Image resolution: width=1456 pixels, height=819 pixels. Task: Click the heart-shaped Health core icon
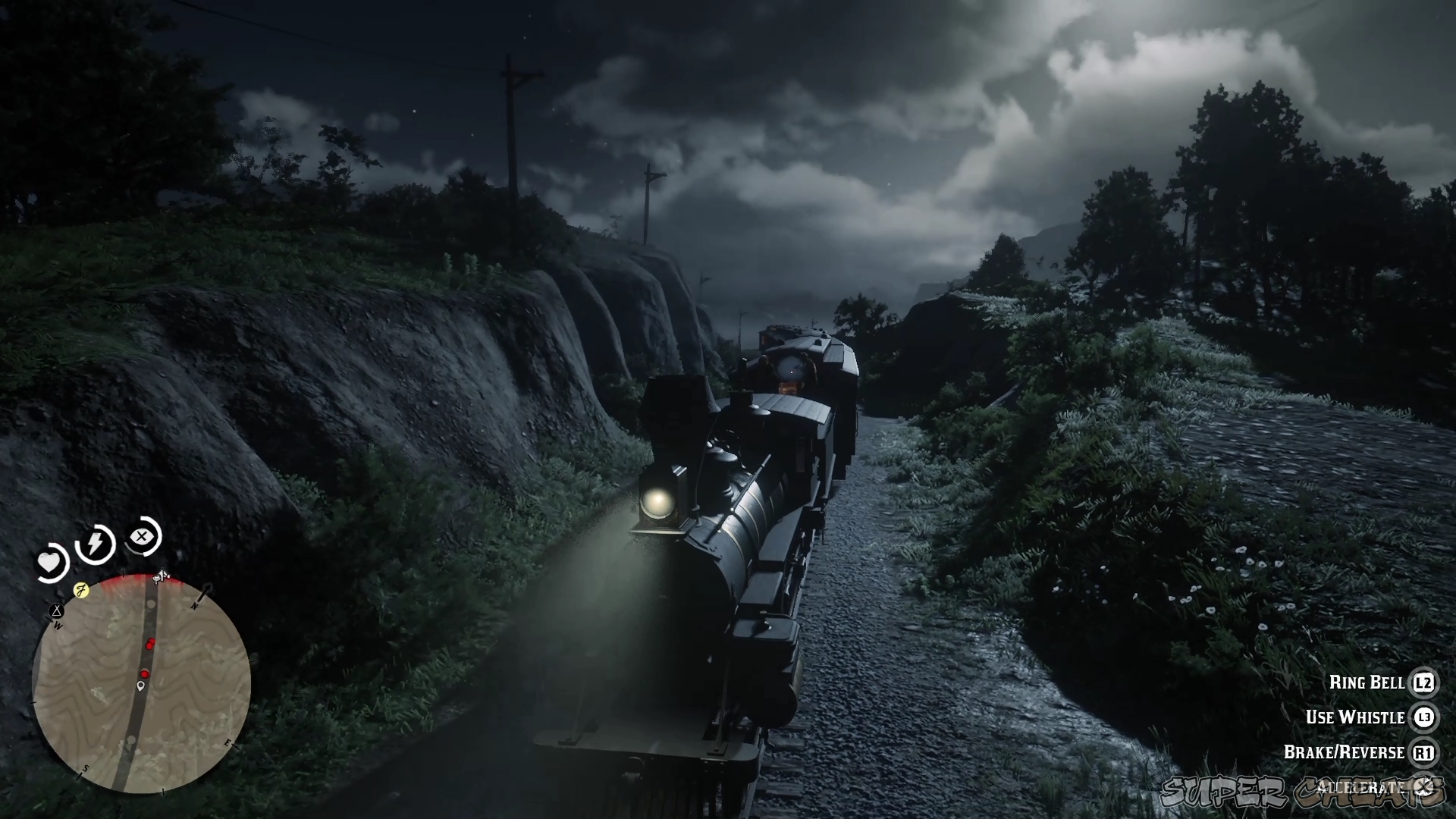[x=50, y=561]
